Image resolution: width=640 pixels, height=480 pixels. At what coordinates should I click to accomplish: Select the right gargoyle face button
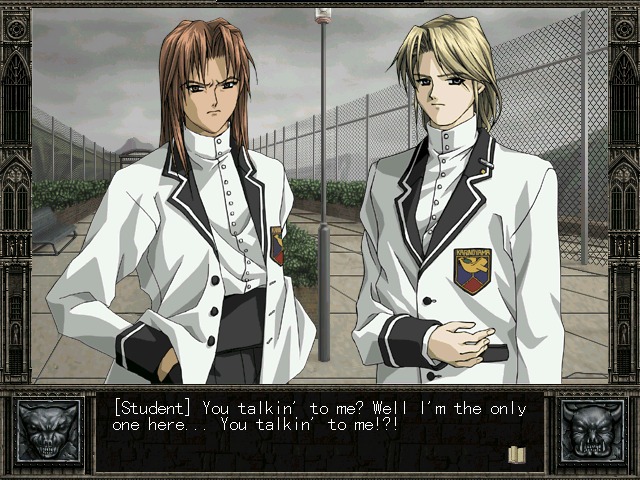point(591,432)
